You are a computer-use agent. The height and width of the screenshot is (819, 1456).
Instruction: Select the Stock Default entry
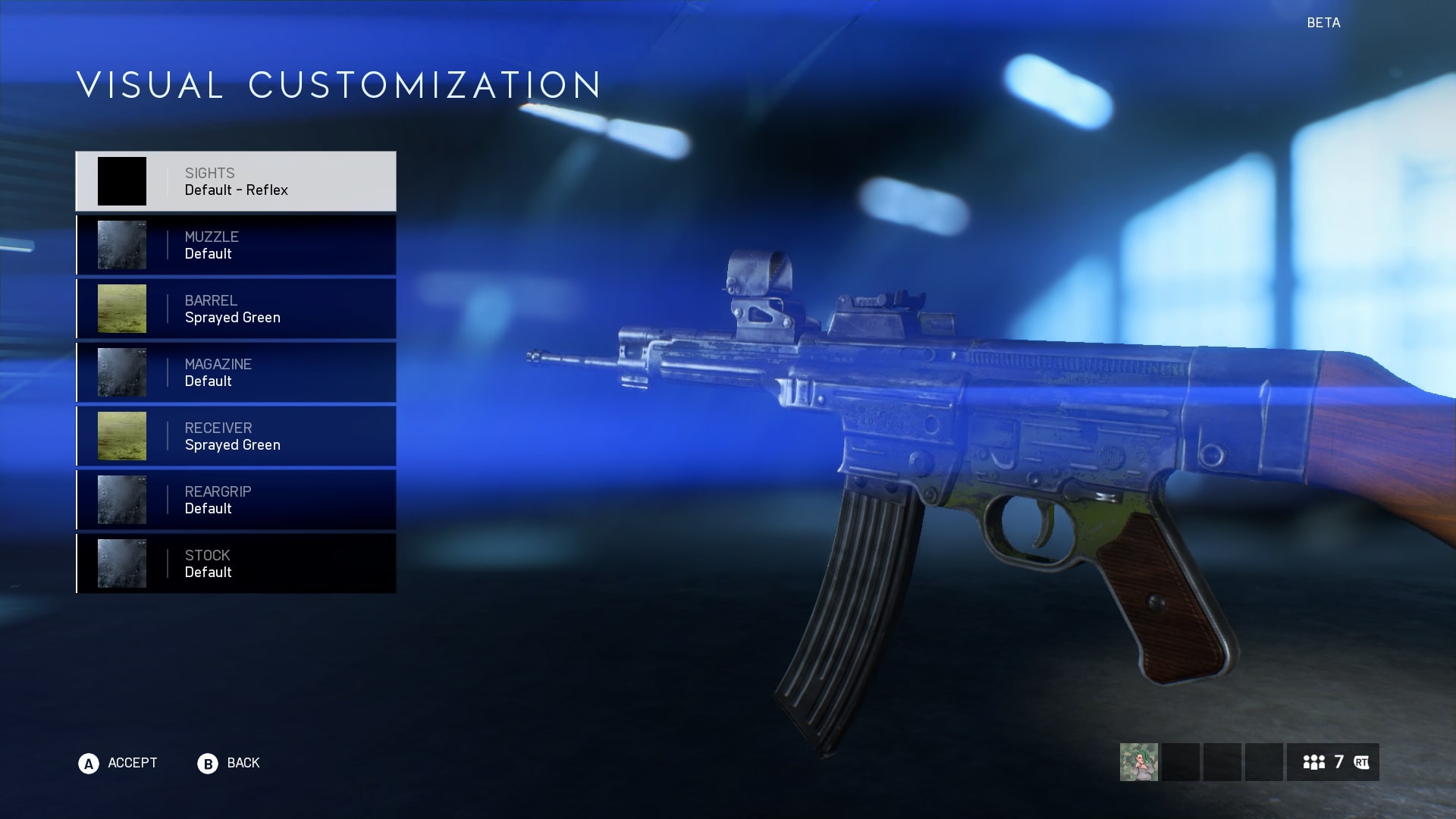[236, 563]
